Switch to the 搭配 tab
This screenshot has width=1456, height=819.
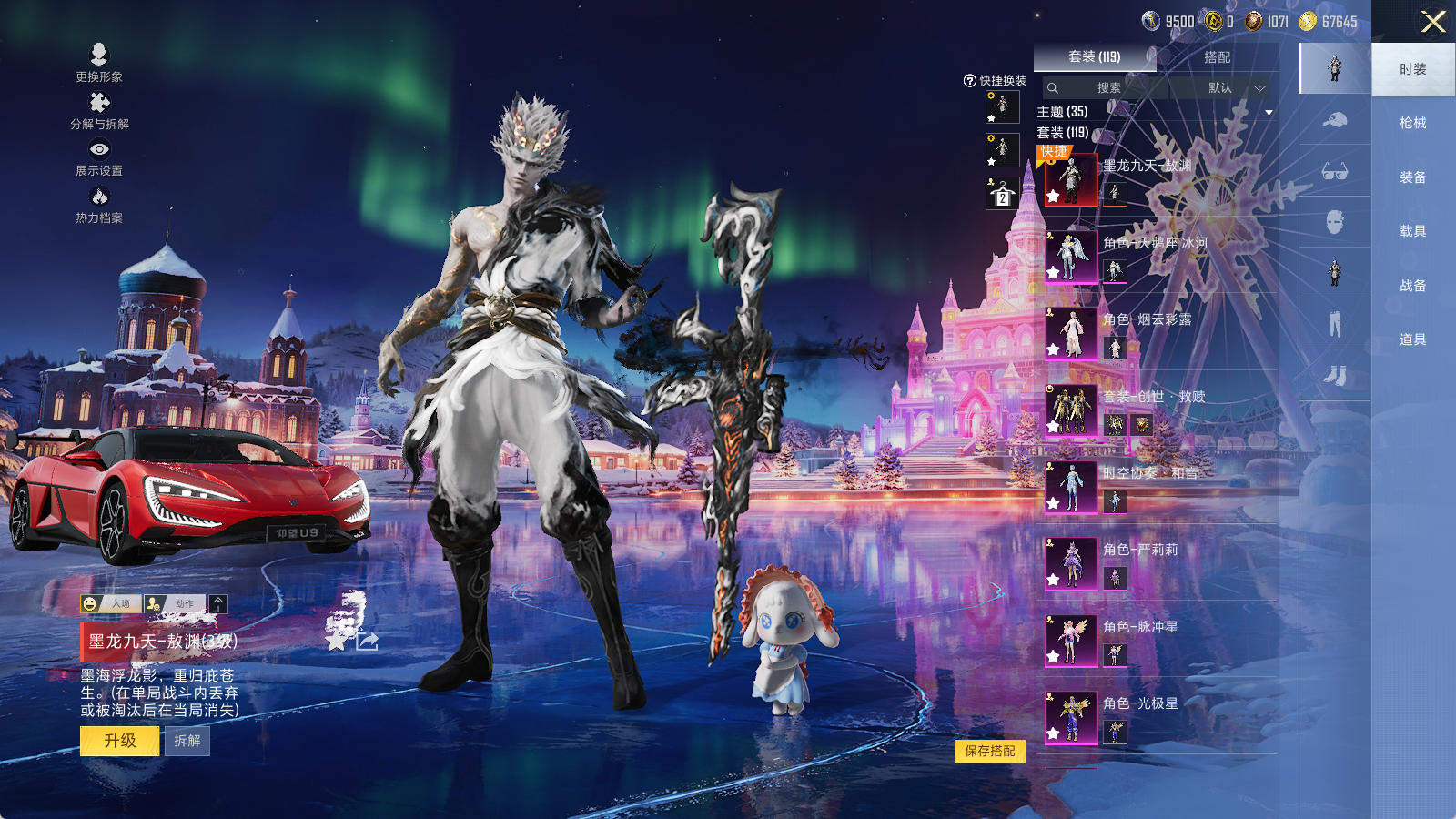[1217, 57]
